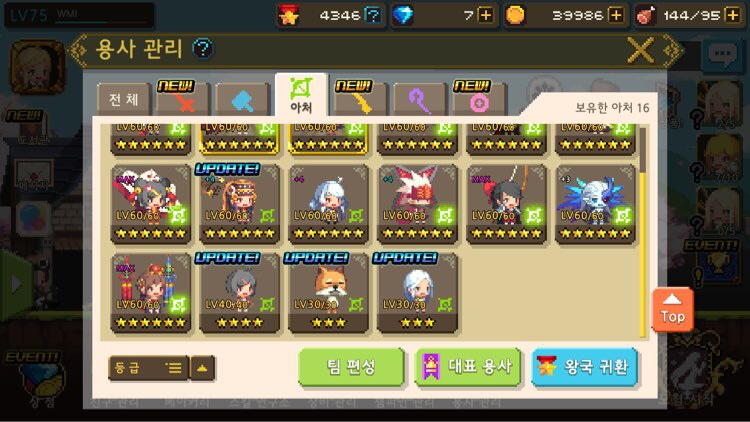Open the pink ring class tab

point(478,99)
